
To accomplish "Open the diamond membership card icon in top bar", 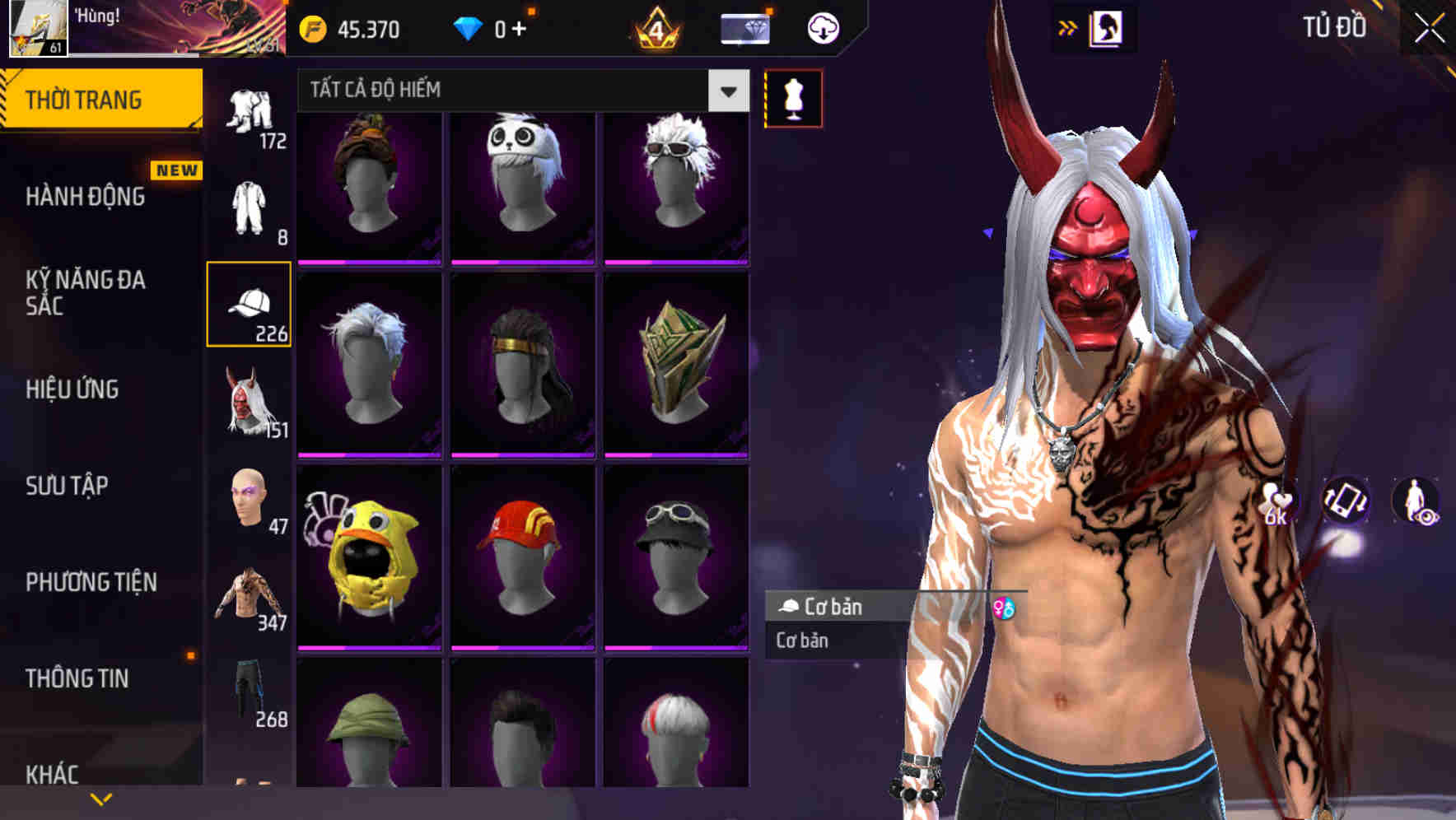I will (x=742, y=27).
